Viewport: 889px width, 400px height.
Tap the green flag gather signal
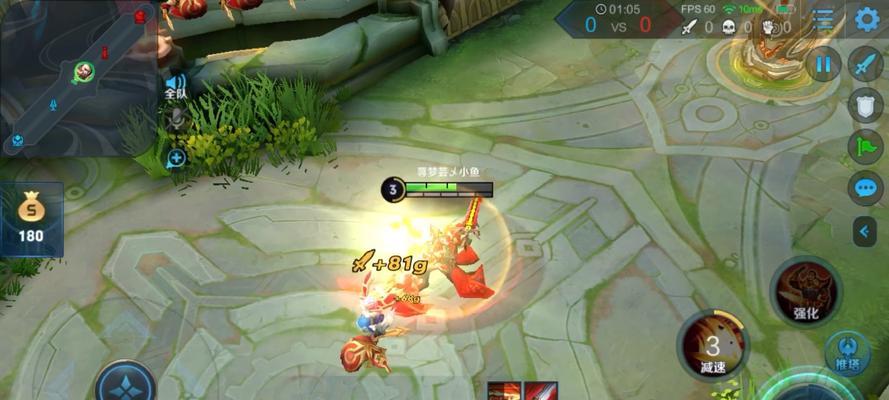click(865, 146)
